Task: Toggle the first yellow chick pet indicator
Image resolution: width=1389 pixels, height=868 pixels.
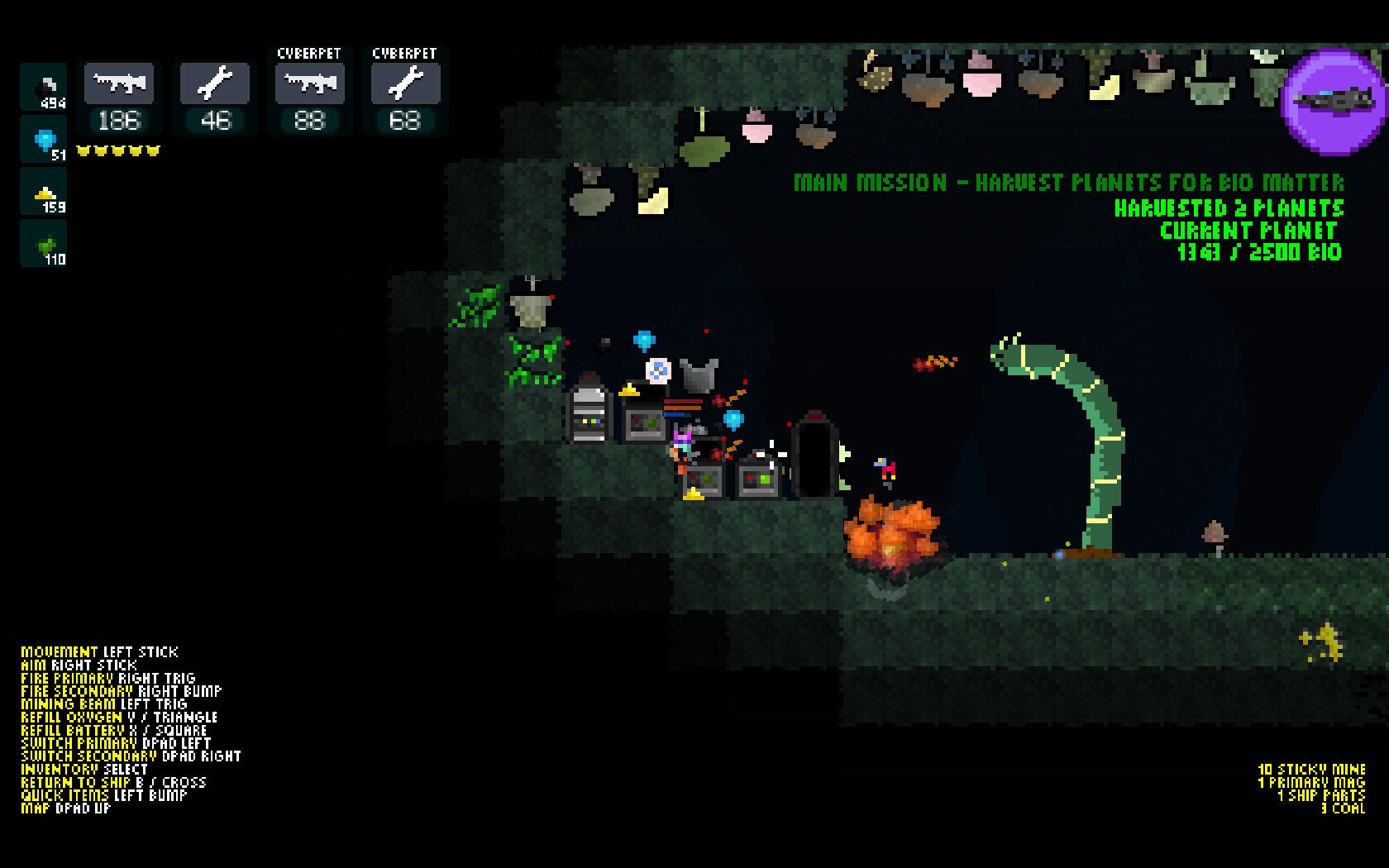Action: coord(83,149)
